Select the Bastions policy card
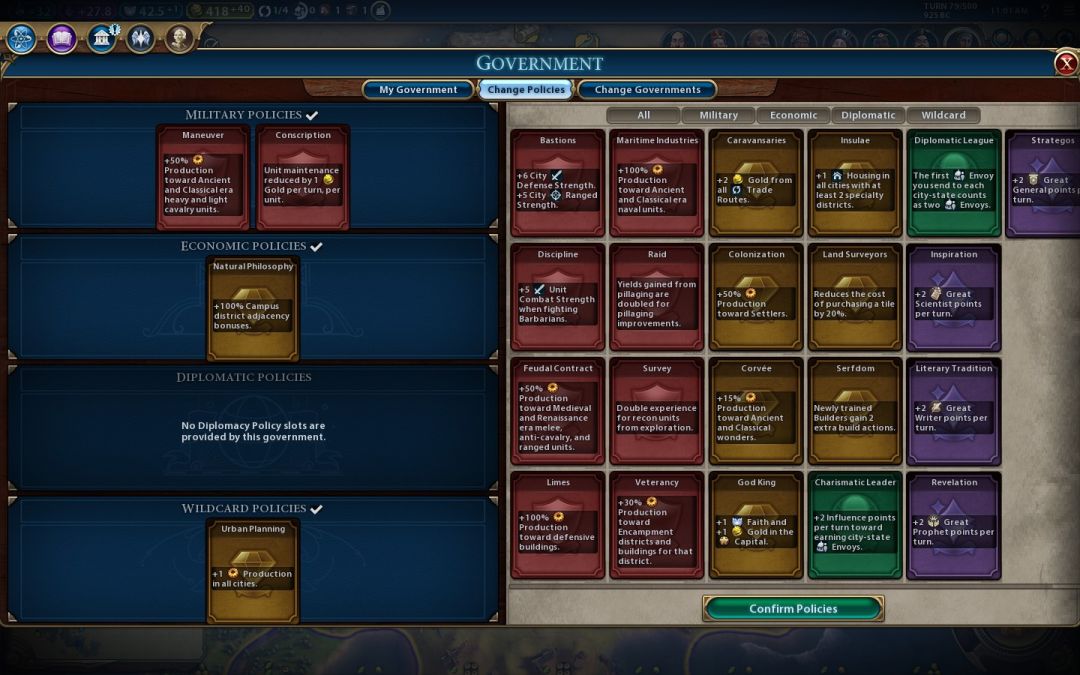 pos(558,183)
